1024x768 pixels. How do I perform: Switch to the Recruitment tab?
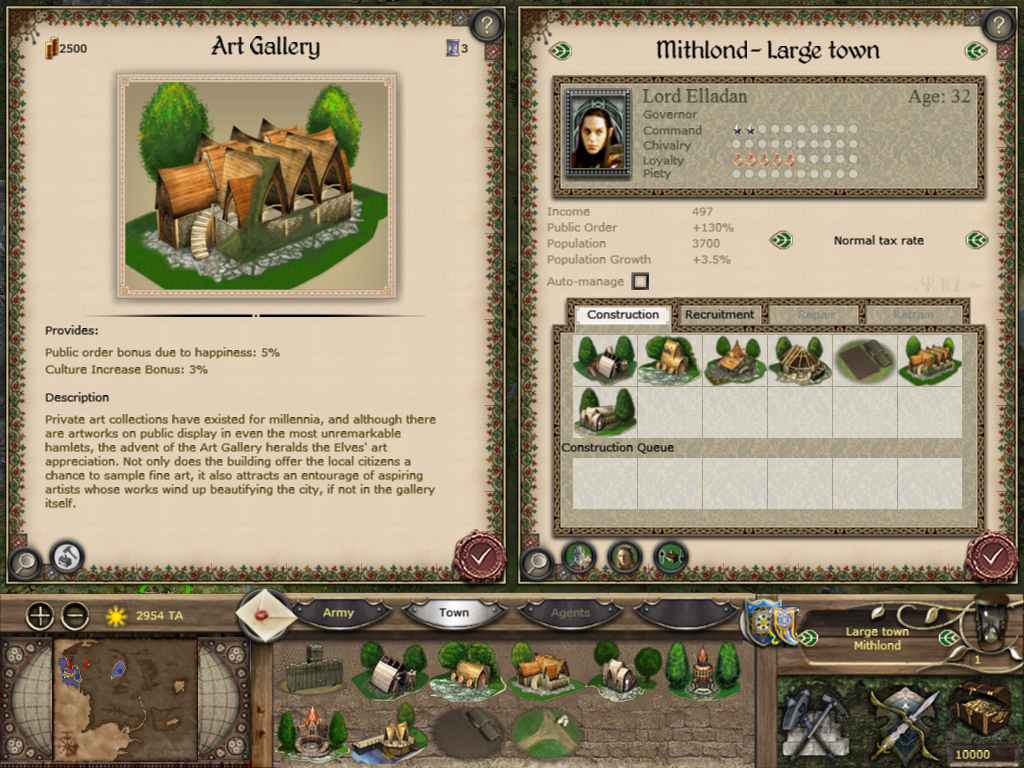[x=719, y=314]
